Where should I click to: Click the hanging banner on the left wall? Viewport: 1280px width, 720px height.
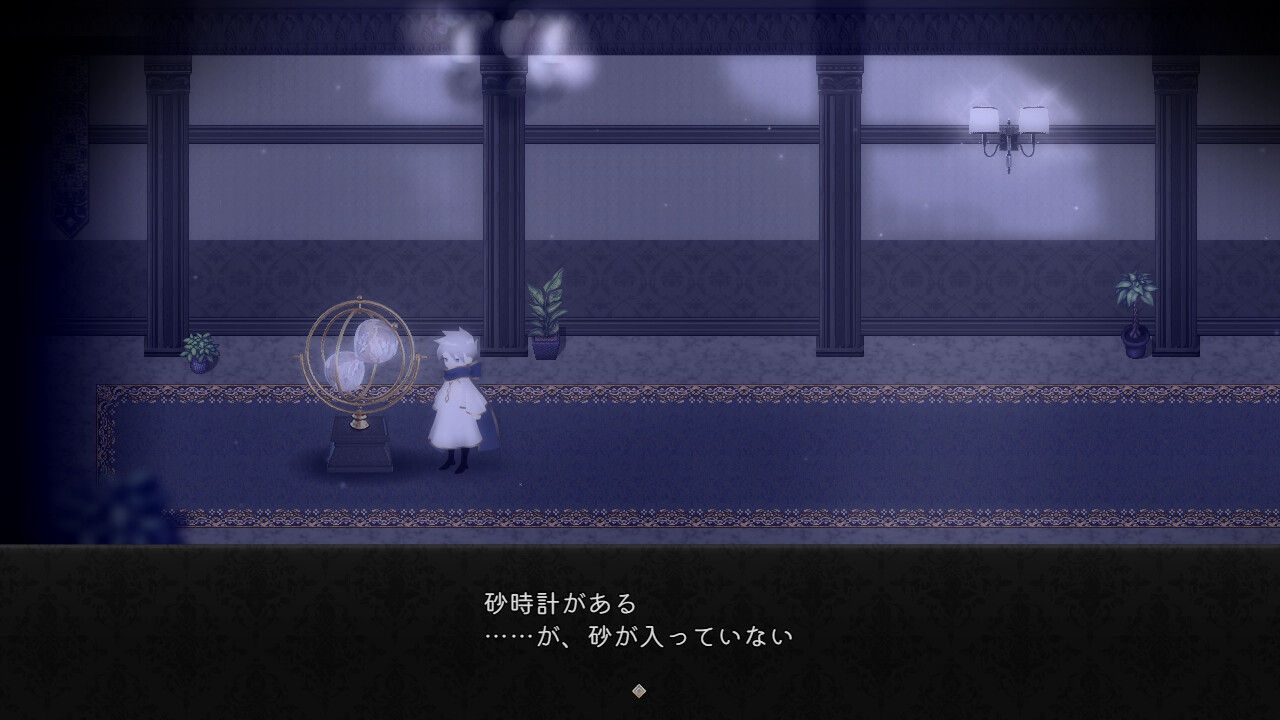point(68,170)
